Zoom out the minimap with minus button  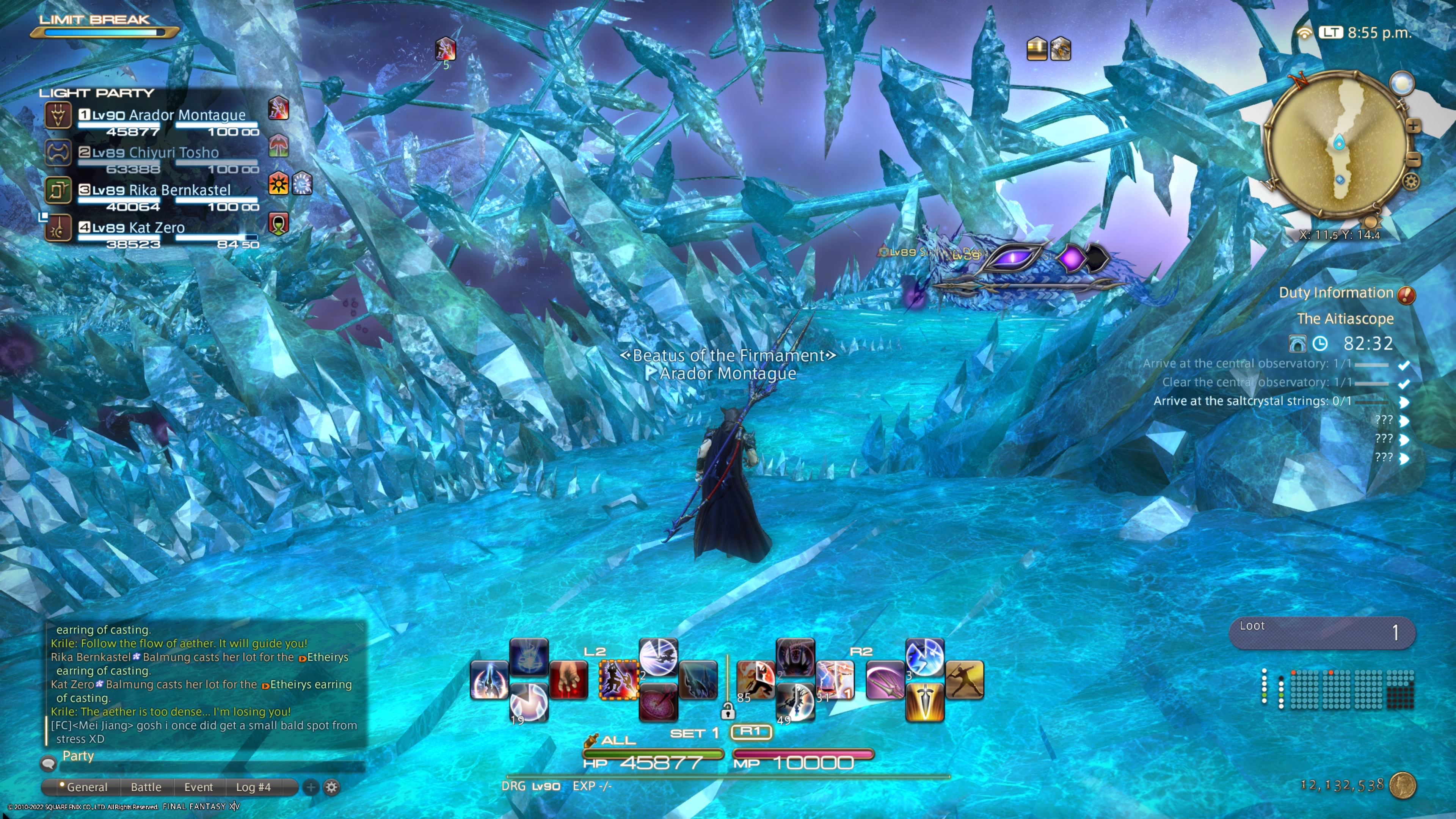pos(1413,159)
